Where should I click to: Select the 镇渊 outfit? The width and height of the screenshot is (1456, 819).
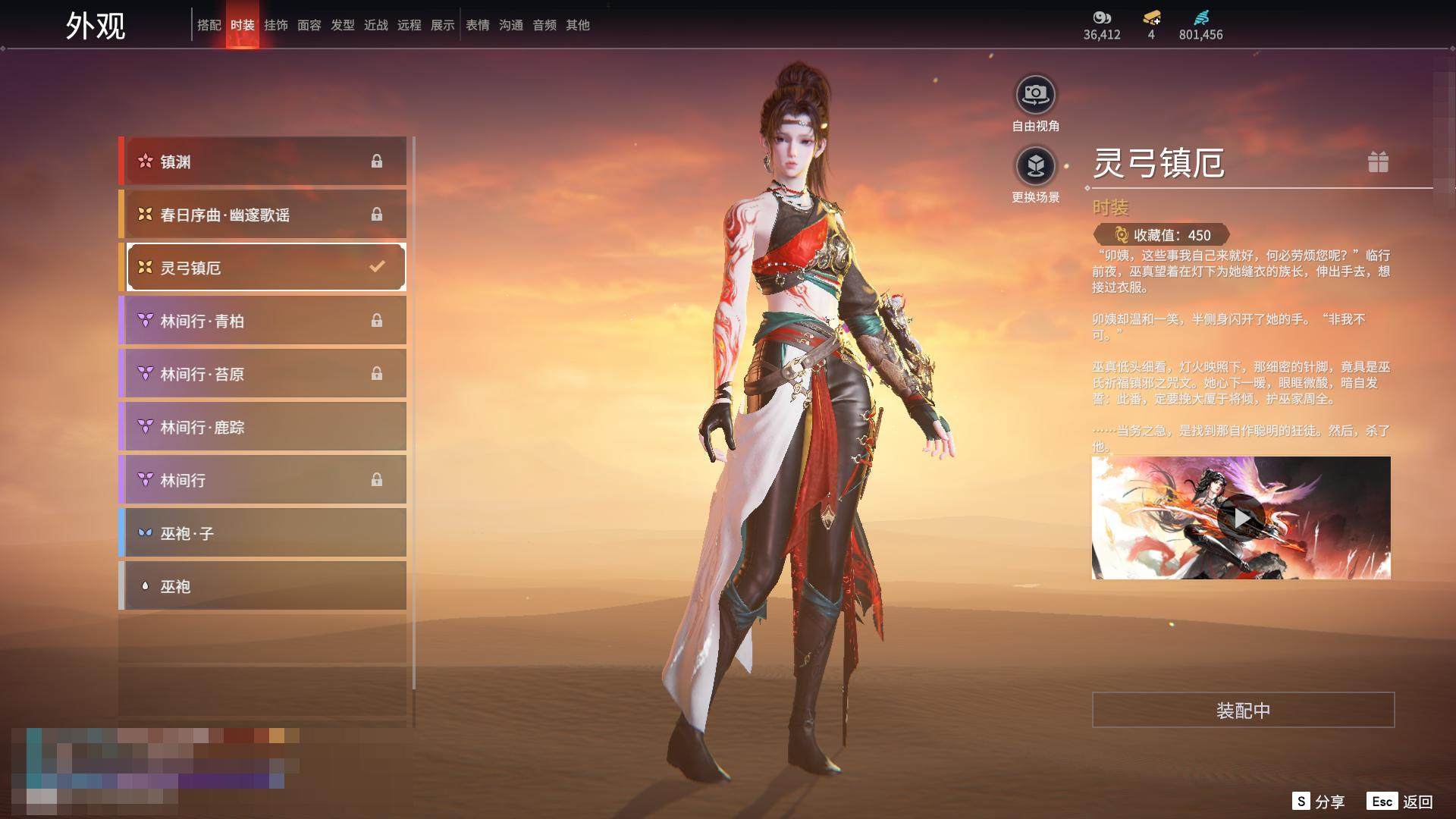tap(263, 162)
